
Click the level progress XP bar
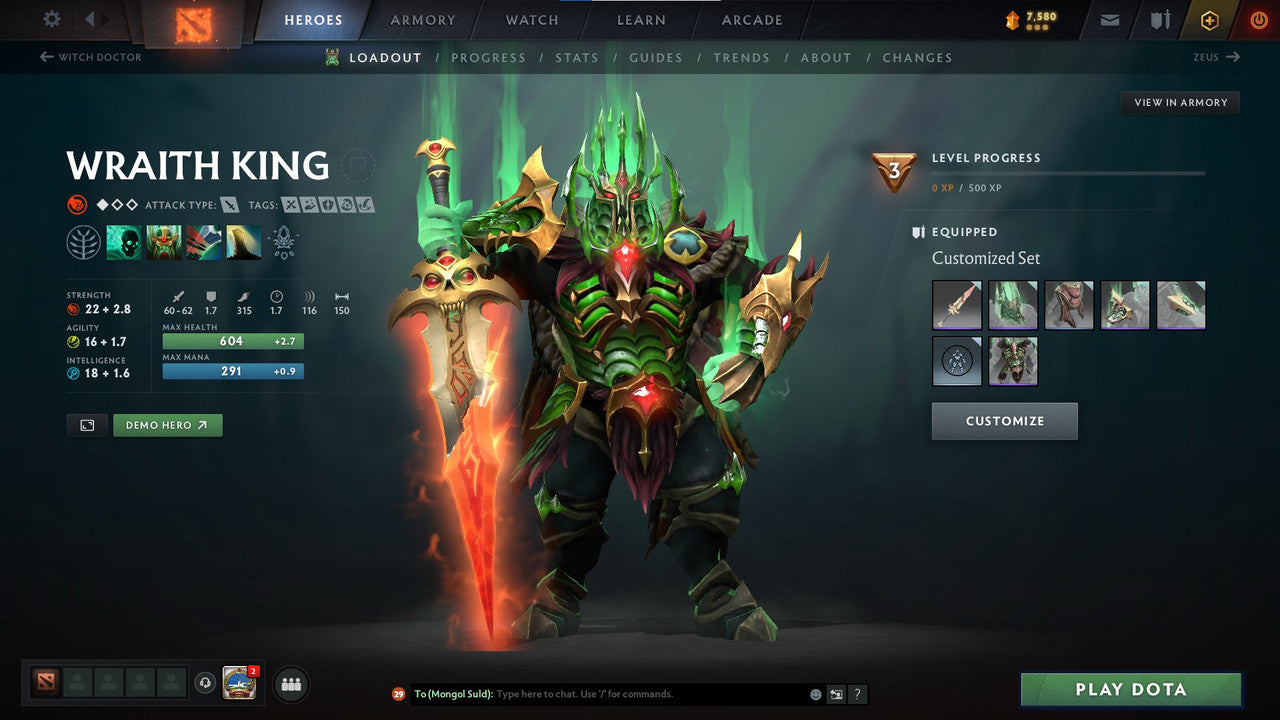click(1068, 173)
